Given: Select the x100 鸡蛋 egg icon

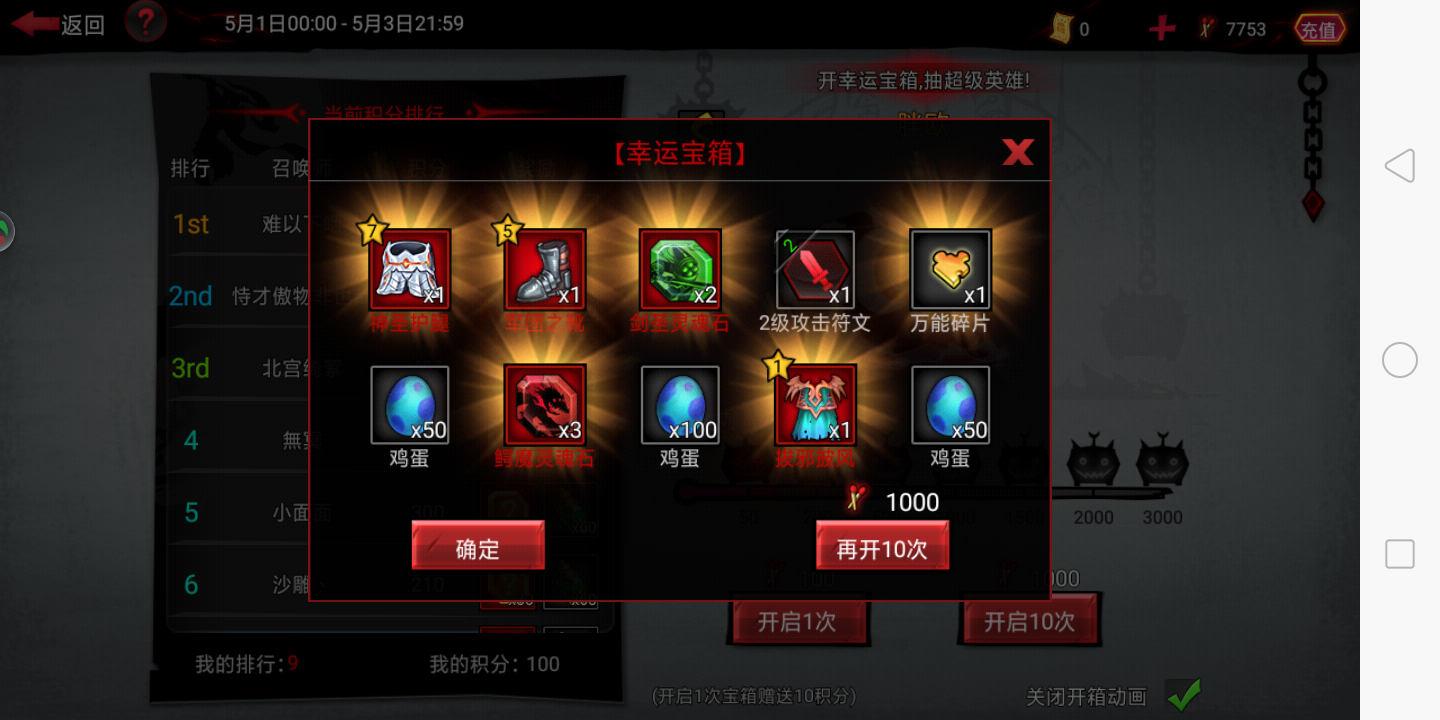Looking at the screenshot, I should (680, 405).
